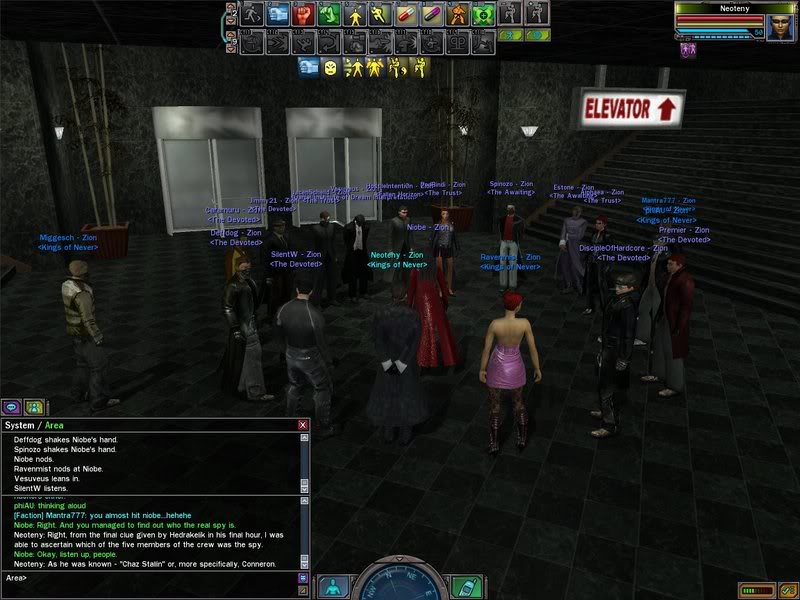Screen dimensions: 800x600
Task: Open the green cell phone button
Action: 465,586
